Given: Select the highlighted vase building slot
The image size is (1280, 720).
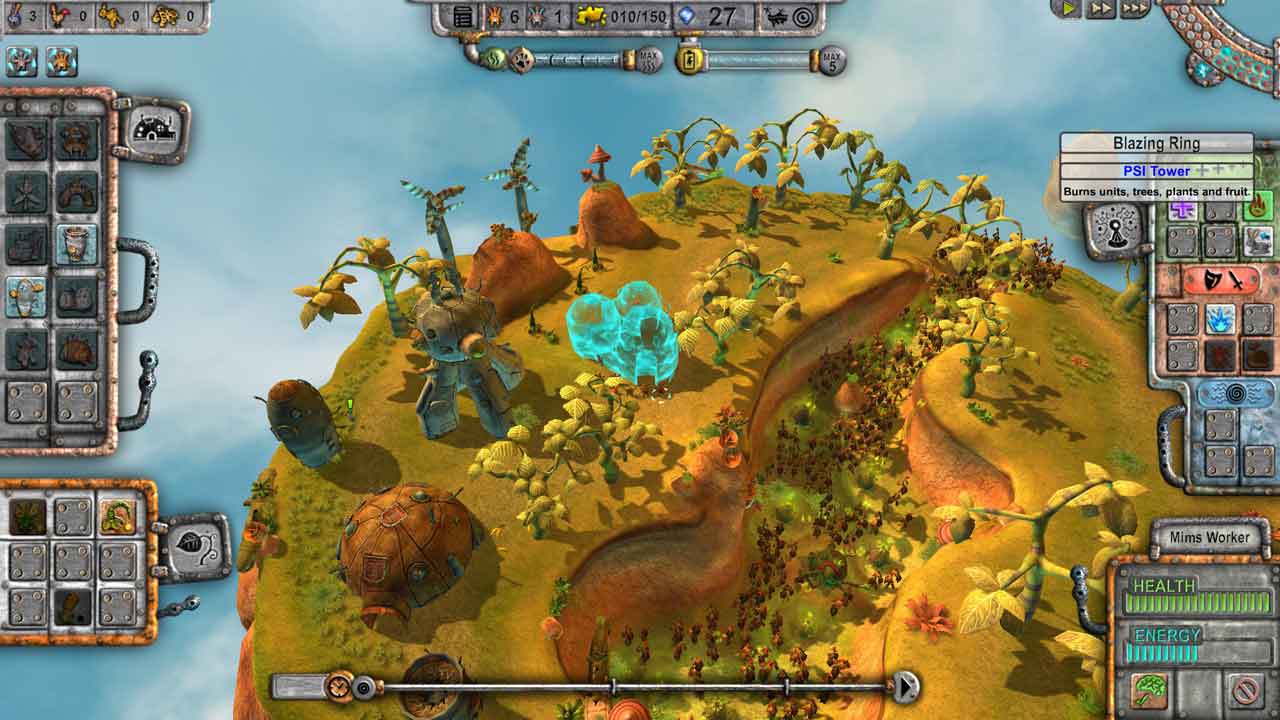Looking at the screenshot, I should pyautogui.click(x=76, y=243).
